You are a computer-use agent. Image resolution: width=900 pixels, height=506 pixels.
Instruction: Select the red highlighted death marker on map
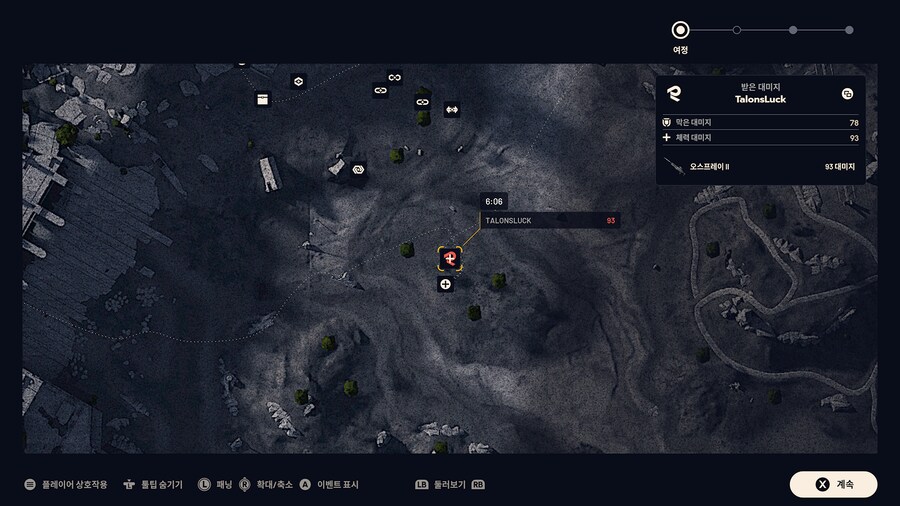pyautogui.click(x=450, y=259)
